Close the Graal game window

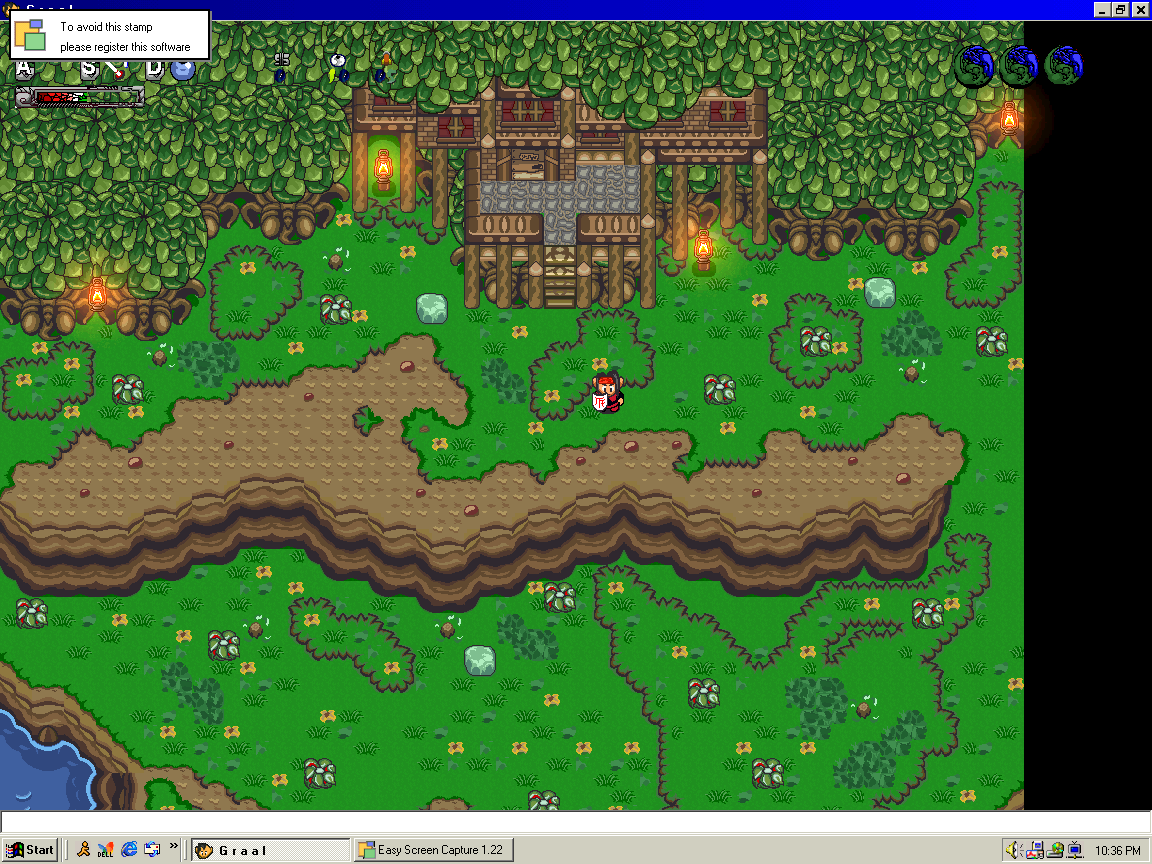[1140, 9]
